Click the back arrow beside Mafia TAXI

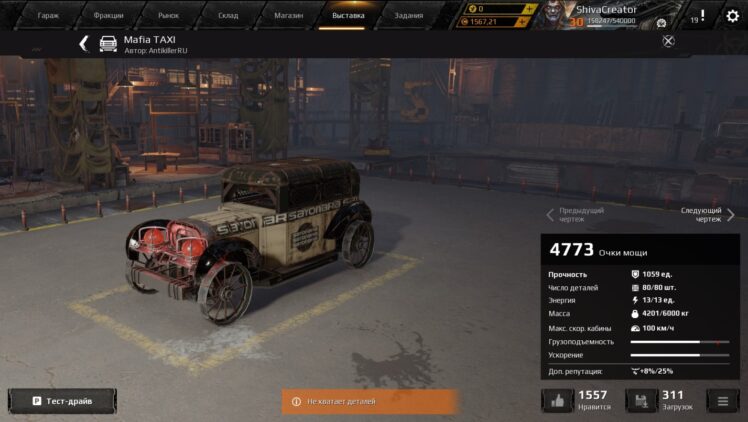tap(84, 43)
